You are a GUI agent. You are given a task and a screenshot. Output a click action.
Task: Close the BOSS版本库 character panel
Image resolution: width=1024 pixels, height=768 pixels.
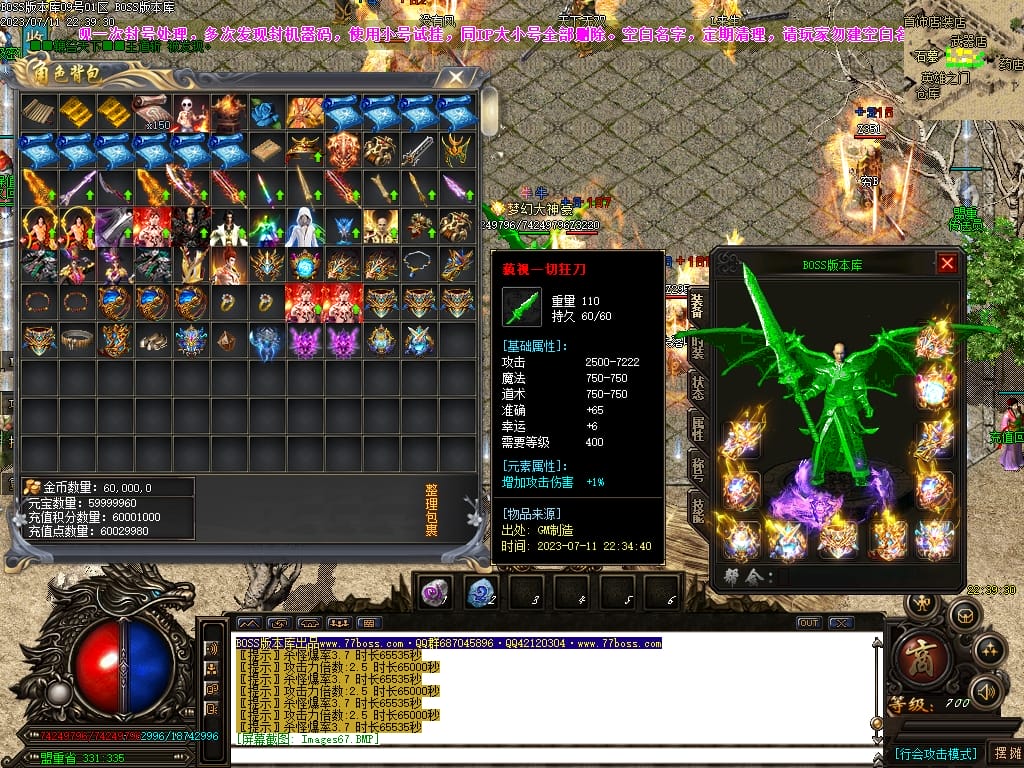coord(947,264)
